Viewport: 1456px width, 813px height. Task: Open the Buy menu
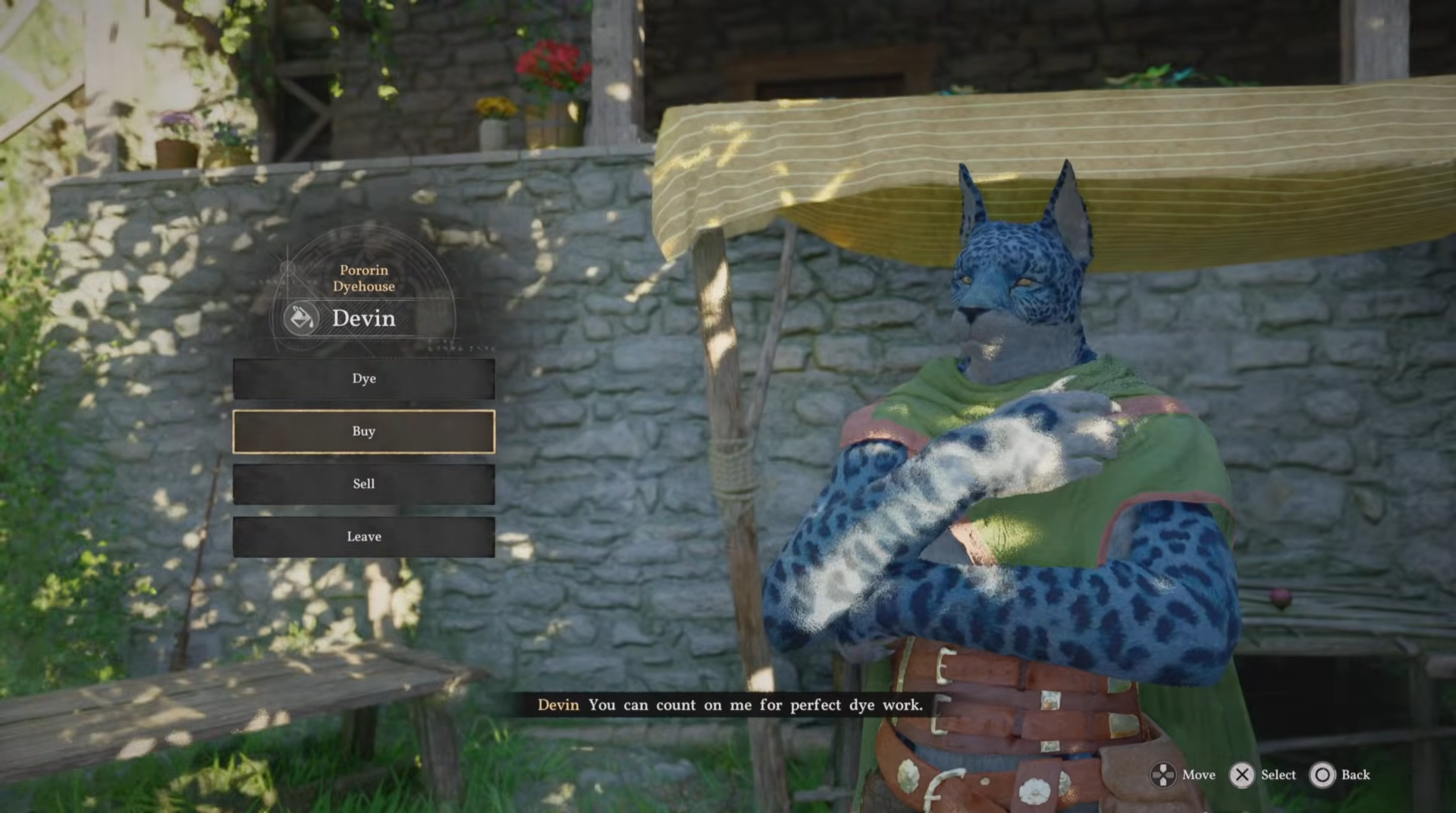point(363,432)
